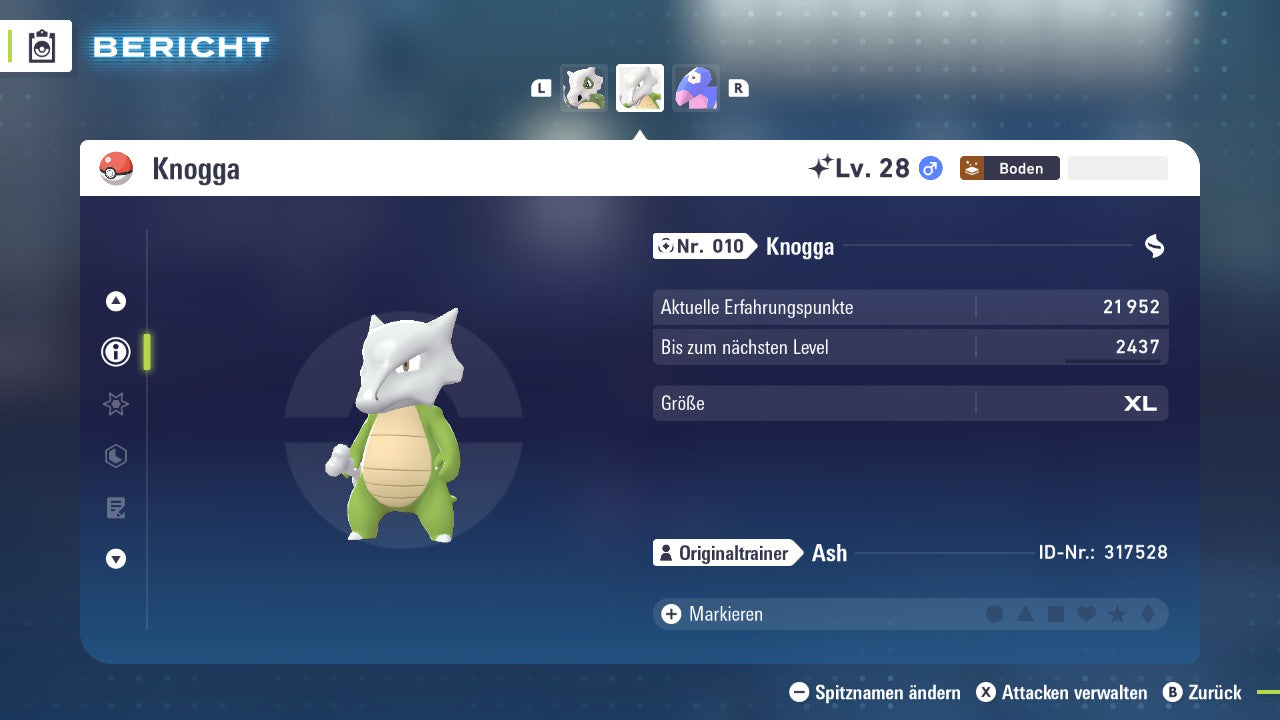Select the info panel icon in sidebar

[x=115, y=352]
